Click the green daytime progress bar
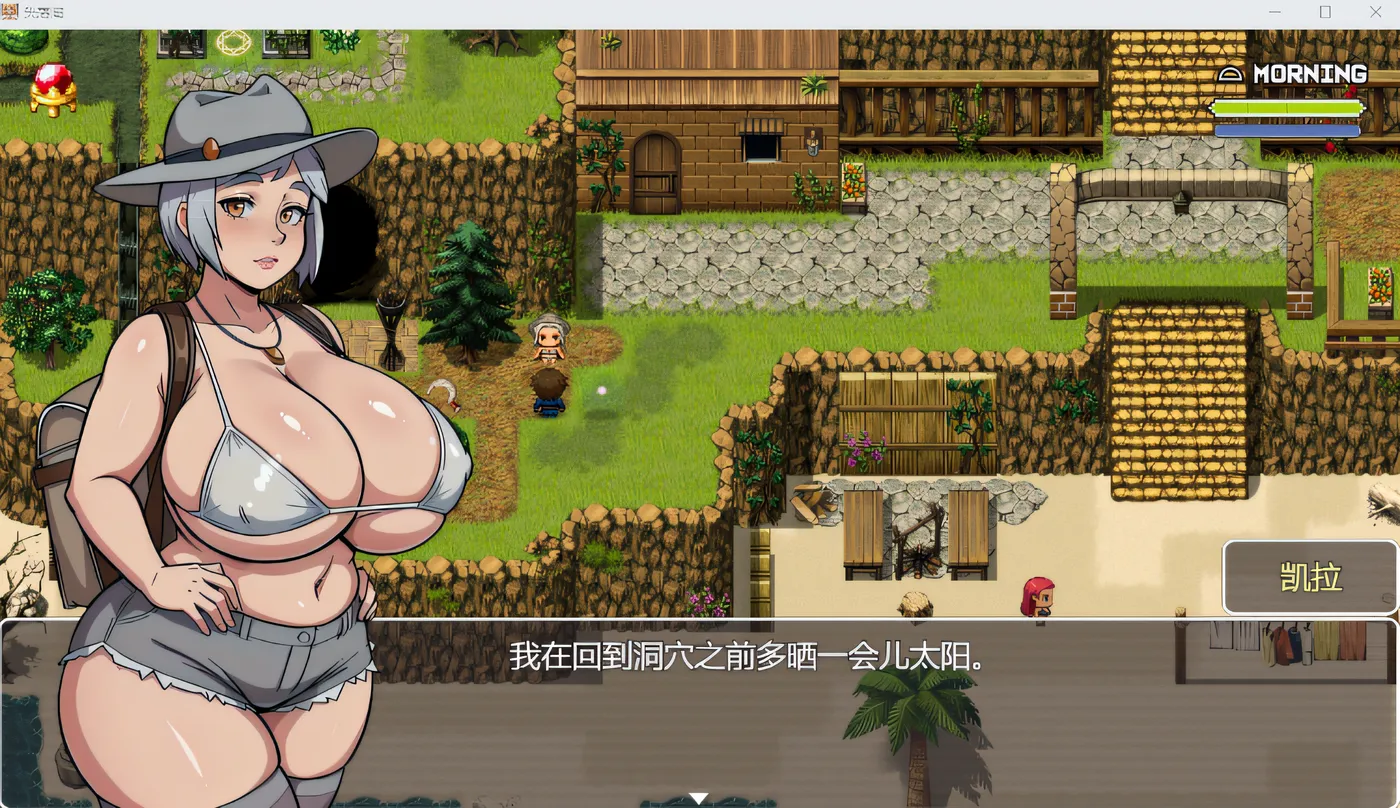Image resolution: width=1400 pixels, height=808 pixels. pos(1288,108)
